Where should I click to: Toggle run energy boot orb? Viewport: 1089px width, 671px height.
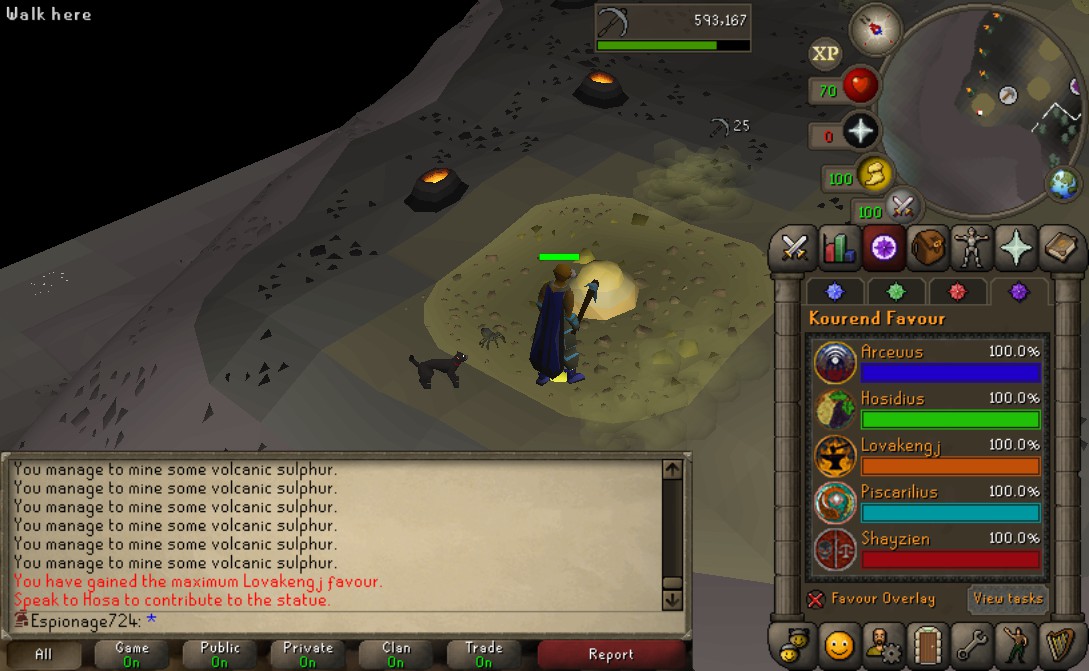tap(873, 177)
